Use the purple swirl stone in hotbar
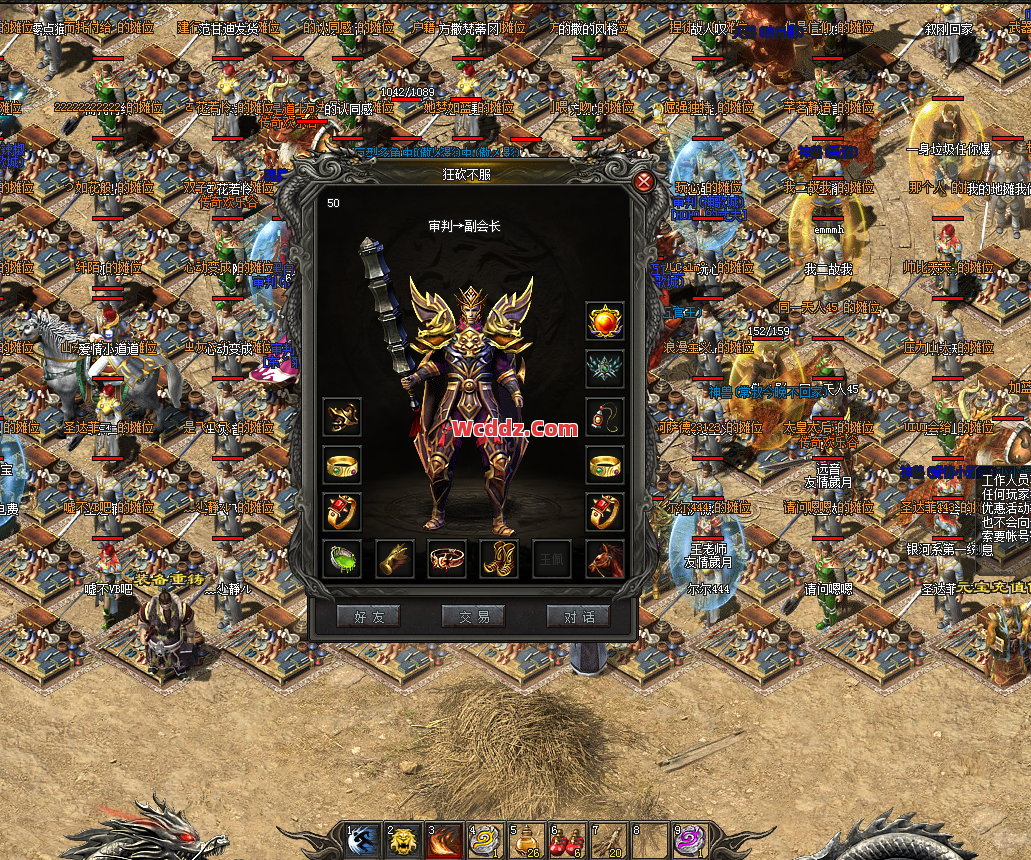The height and width of the screenshot is (860, 1031). coord(689,842)
